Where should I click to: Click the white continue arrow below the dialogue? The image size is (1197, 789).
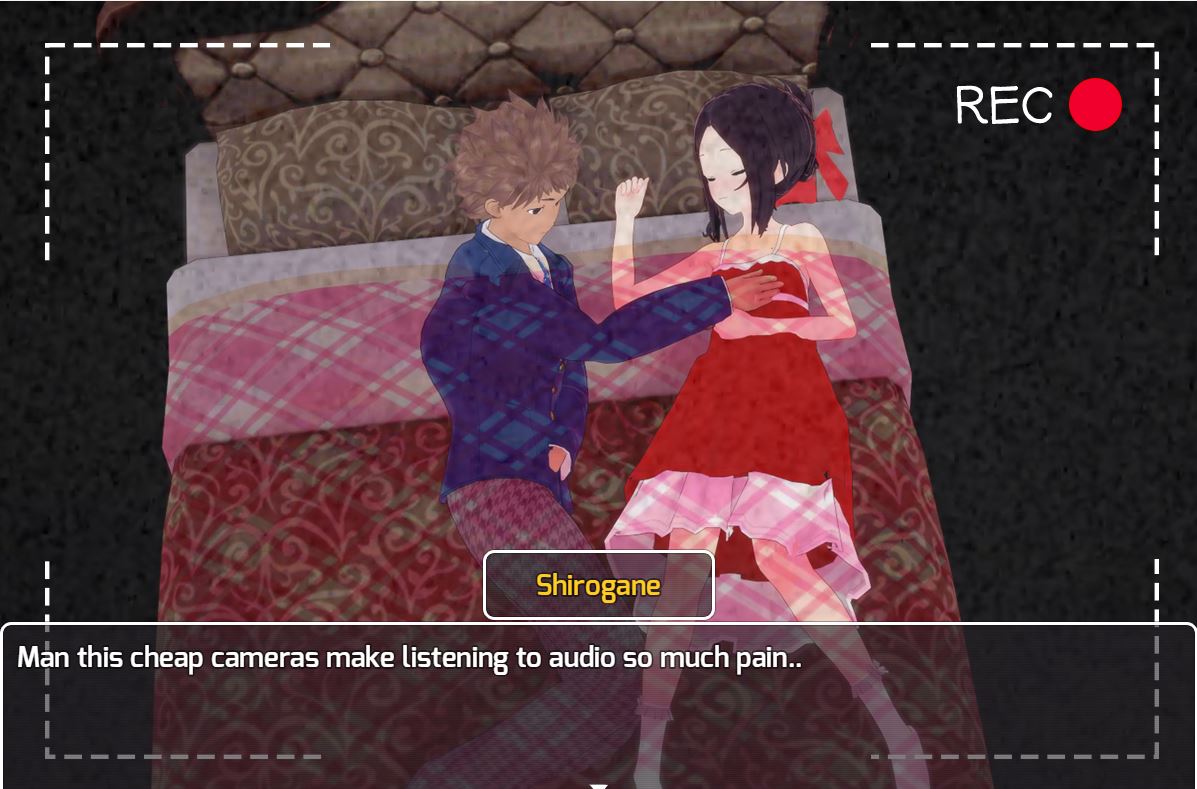[x=598, y=785]
